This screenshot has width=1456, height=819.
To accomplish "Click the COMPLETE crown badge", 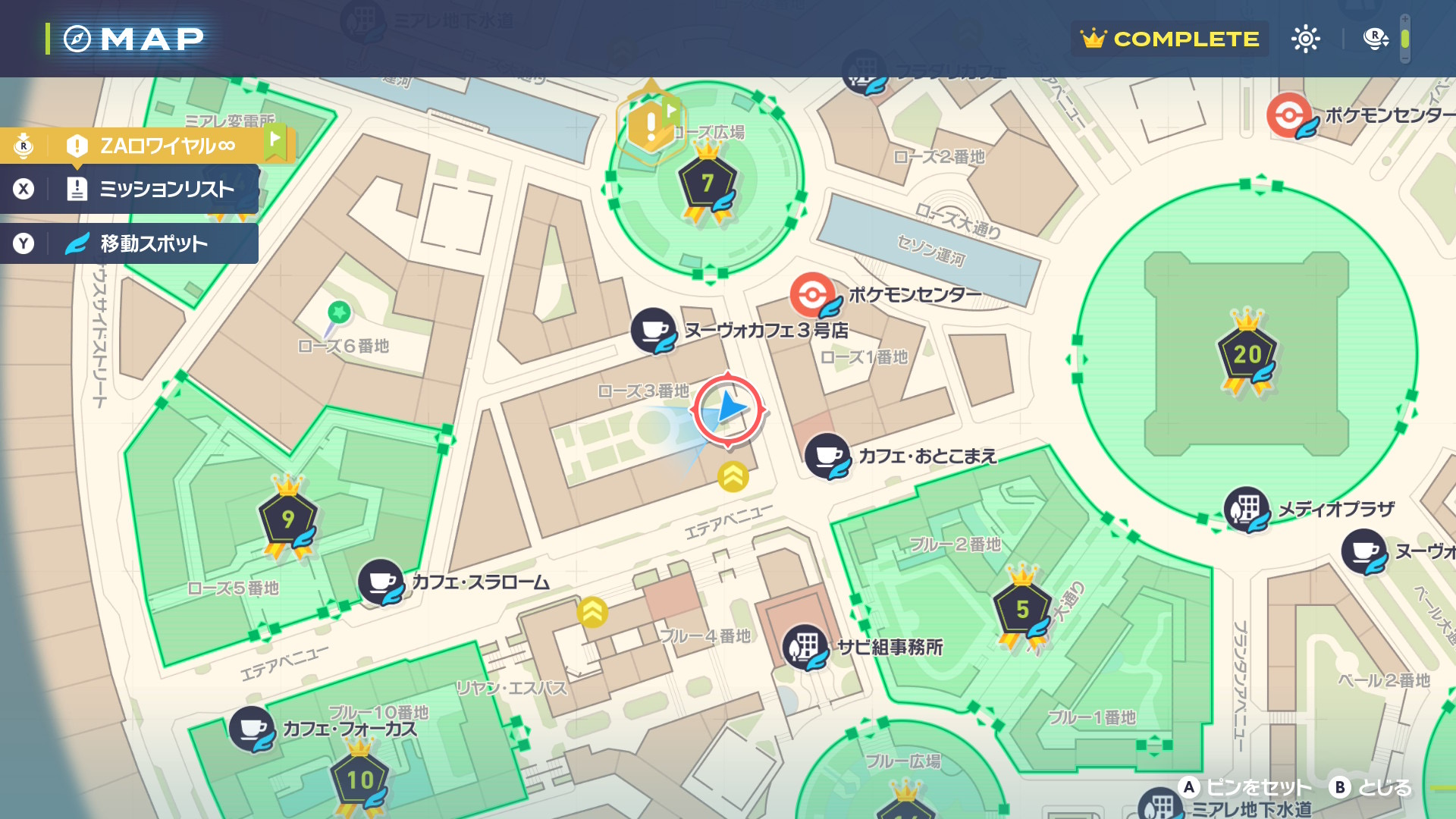I will tap(1169, 39).
